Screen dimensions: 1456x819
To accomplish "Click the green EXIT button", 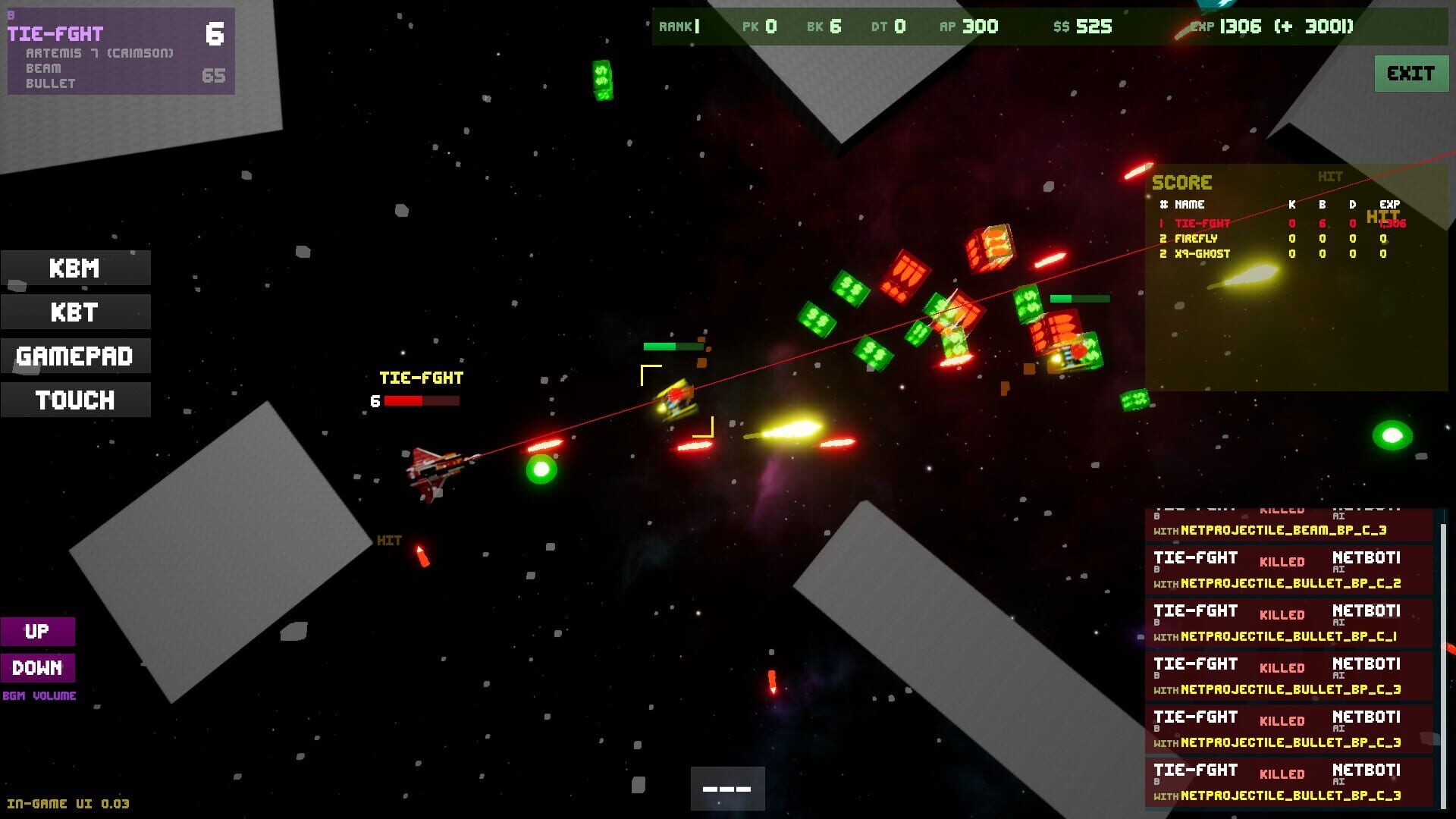I will click(x=1410, y=74).
